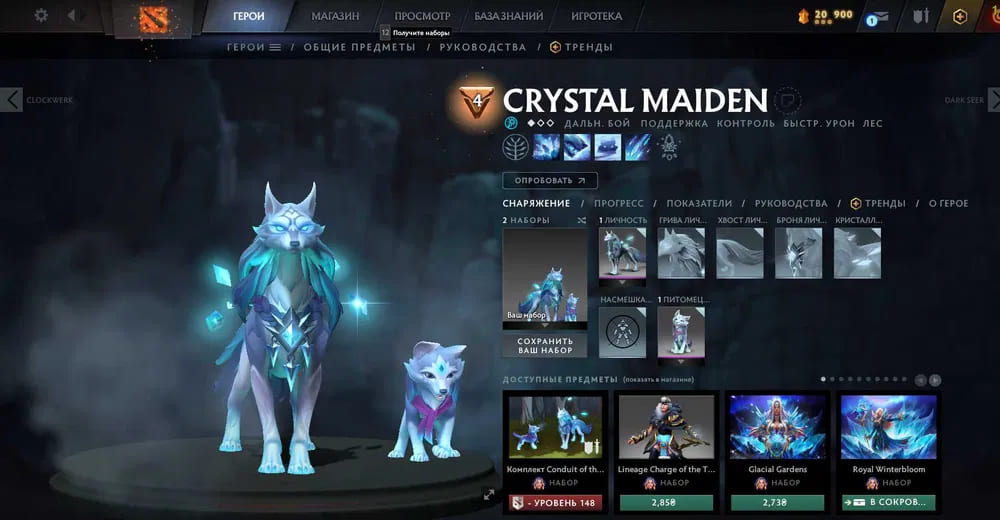Viewport: 1000px width, 520px height.
Task: Click the ОПРОБОВАТЬ button
Action: coord(550,181)
